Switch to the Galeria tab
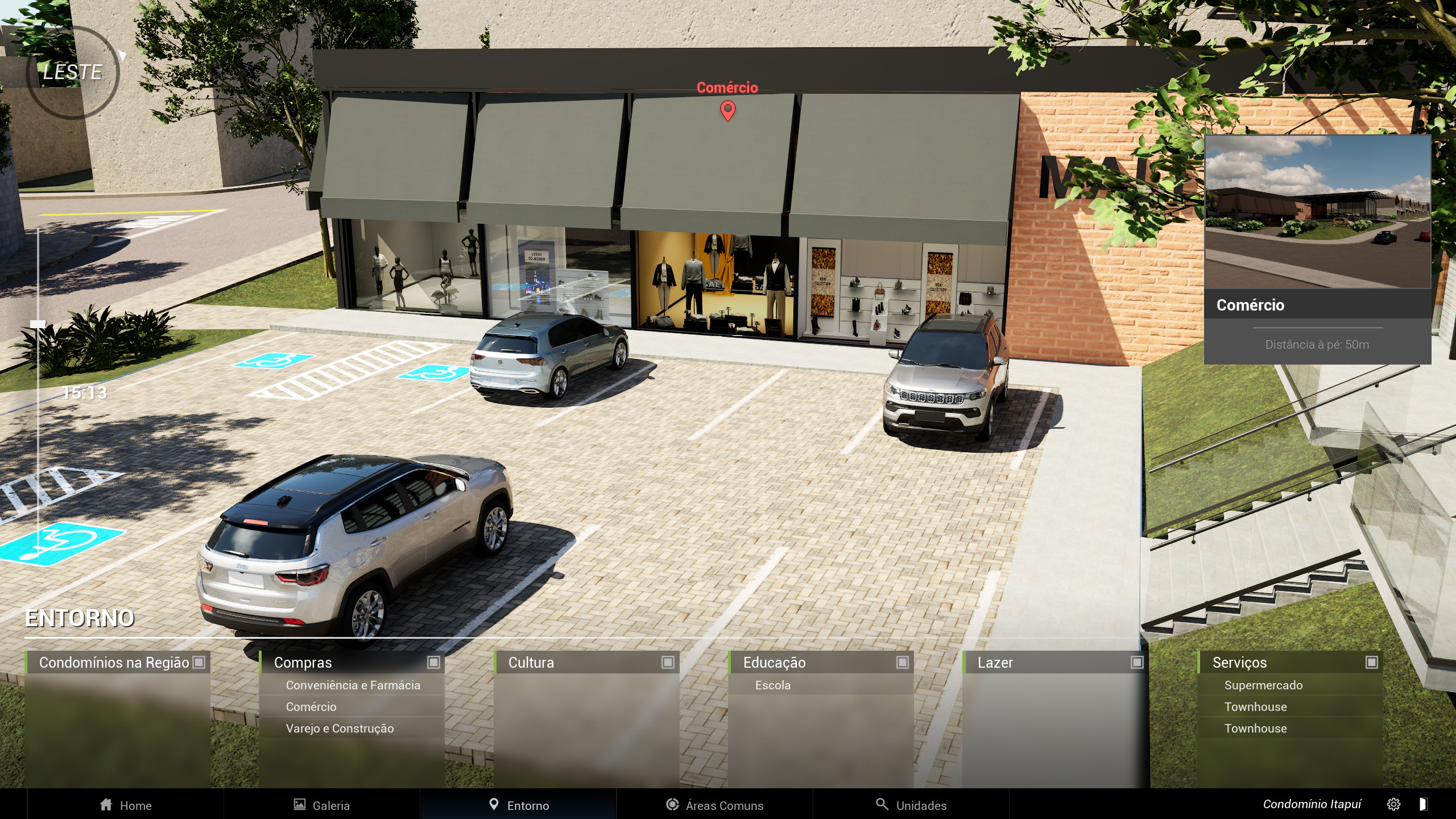The height and width of the screenshot is (819, 1456). click(321, 805)
